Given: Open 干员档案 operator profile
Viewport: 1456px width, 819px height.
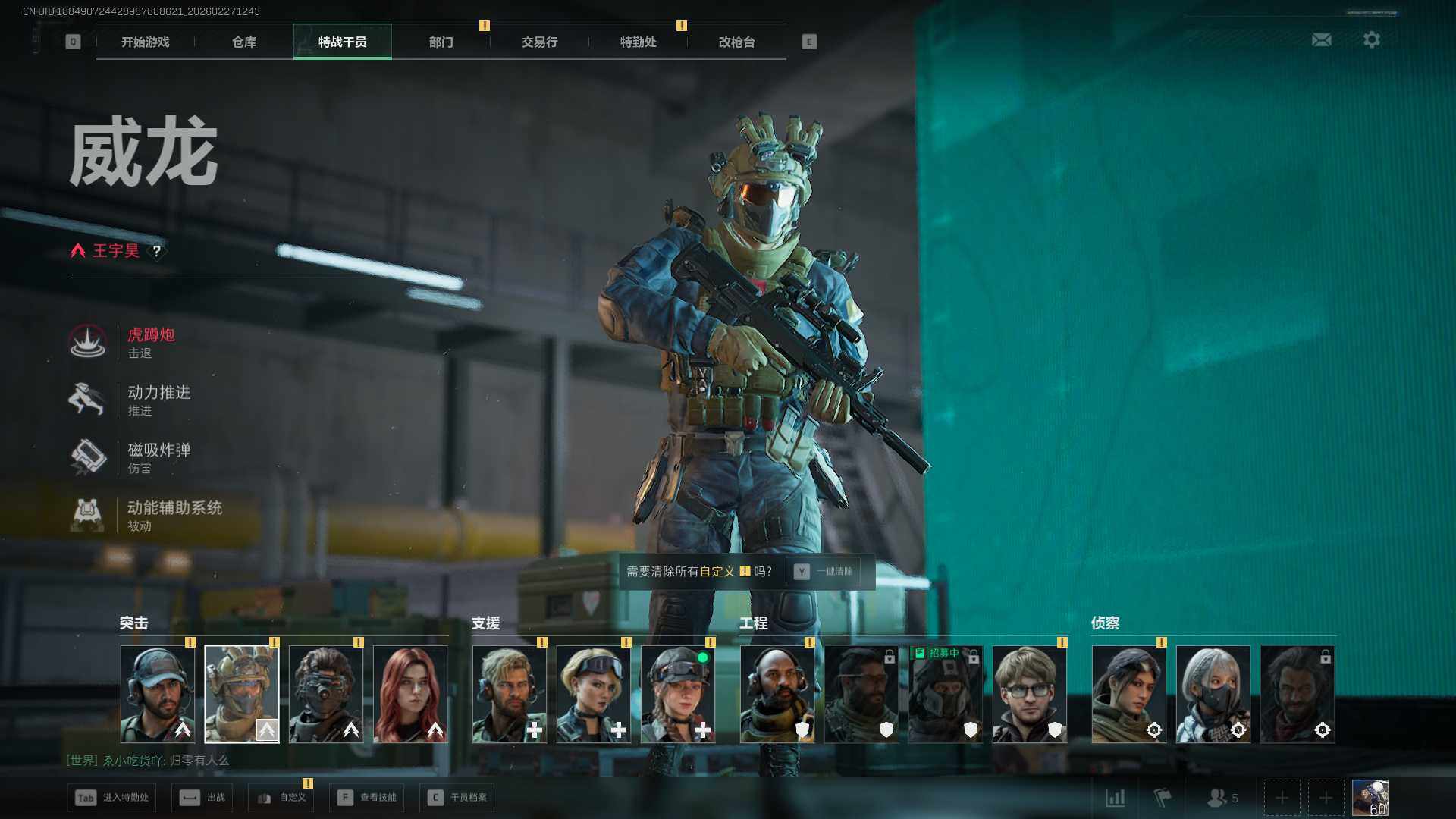Looking at the screenshot, I should click(457, 798).
